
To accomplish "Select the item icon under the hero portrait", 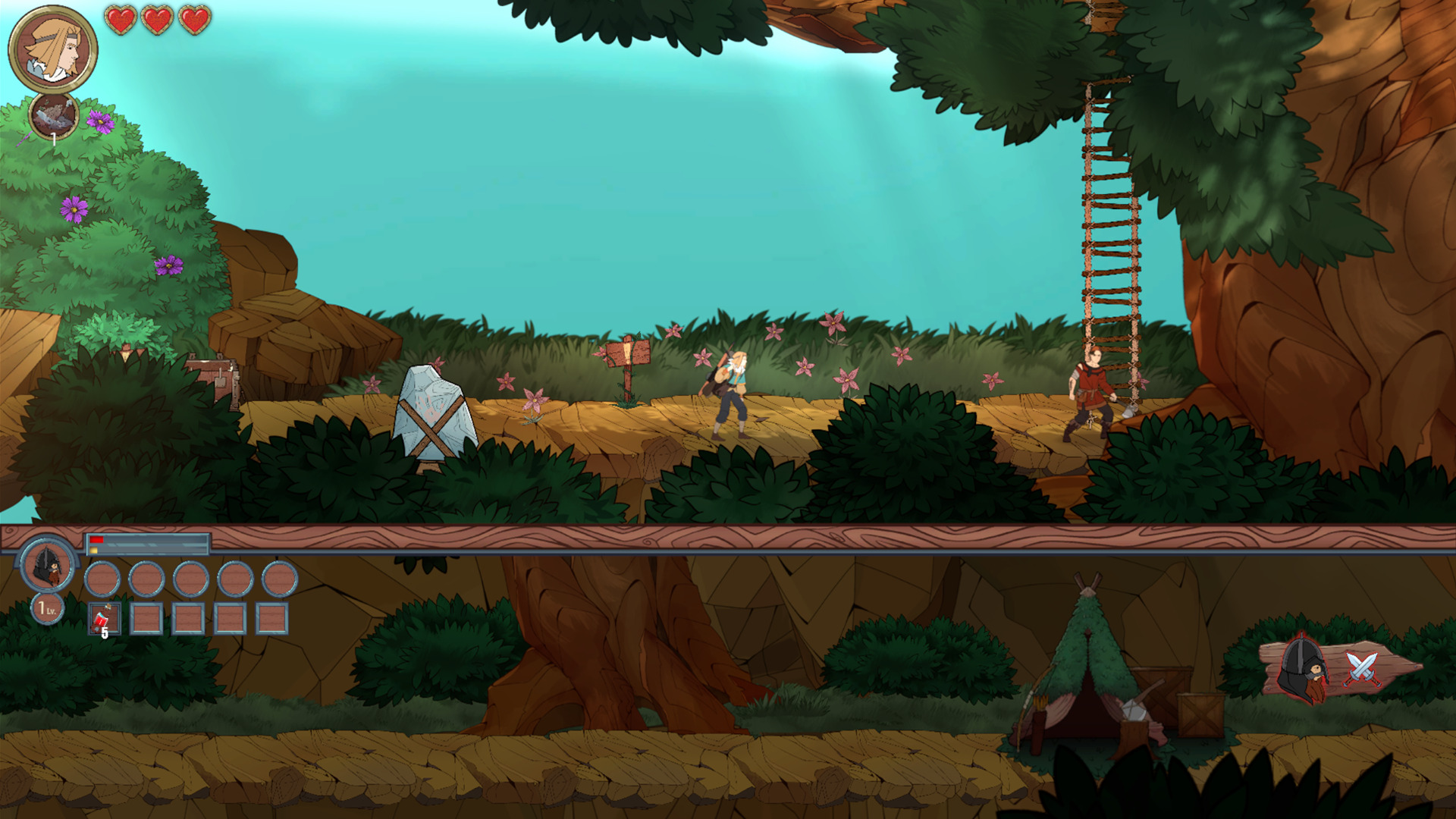I will [54, 116].
